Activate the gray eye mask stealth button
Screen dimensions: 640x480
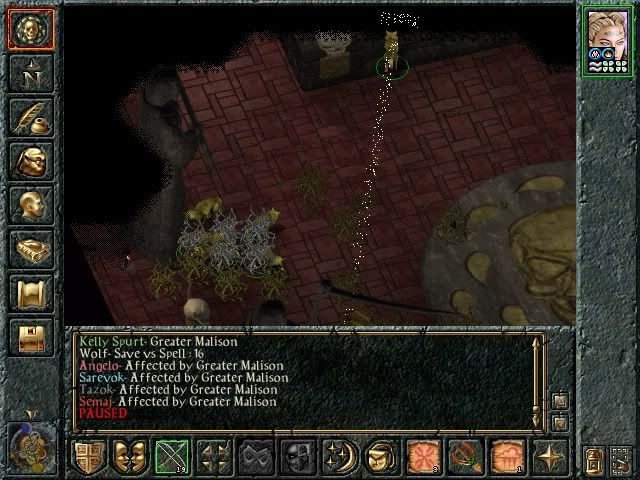tap(257, 457)
